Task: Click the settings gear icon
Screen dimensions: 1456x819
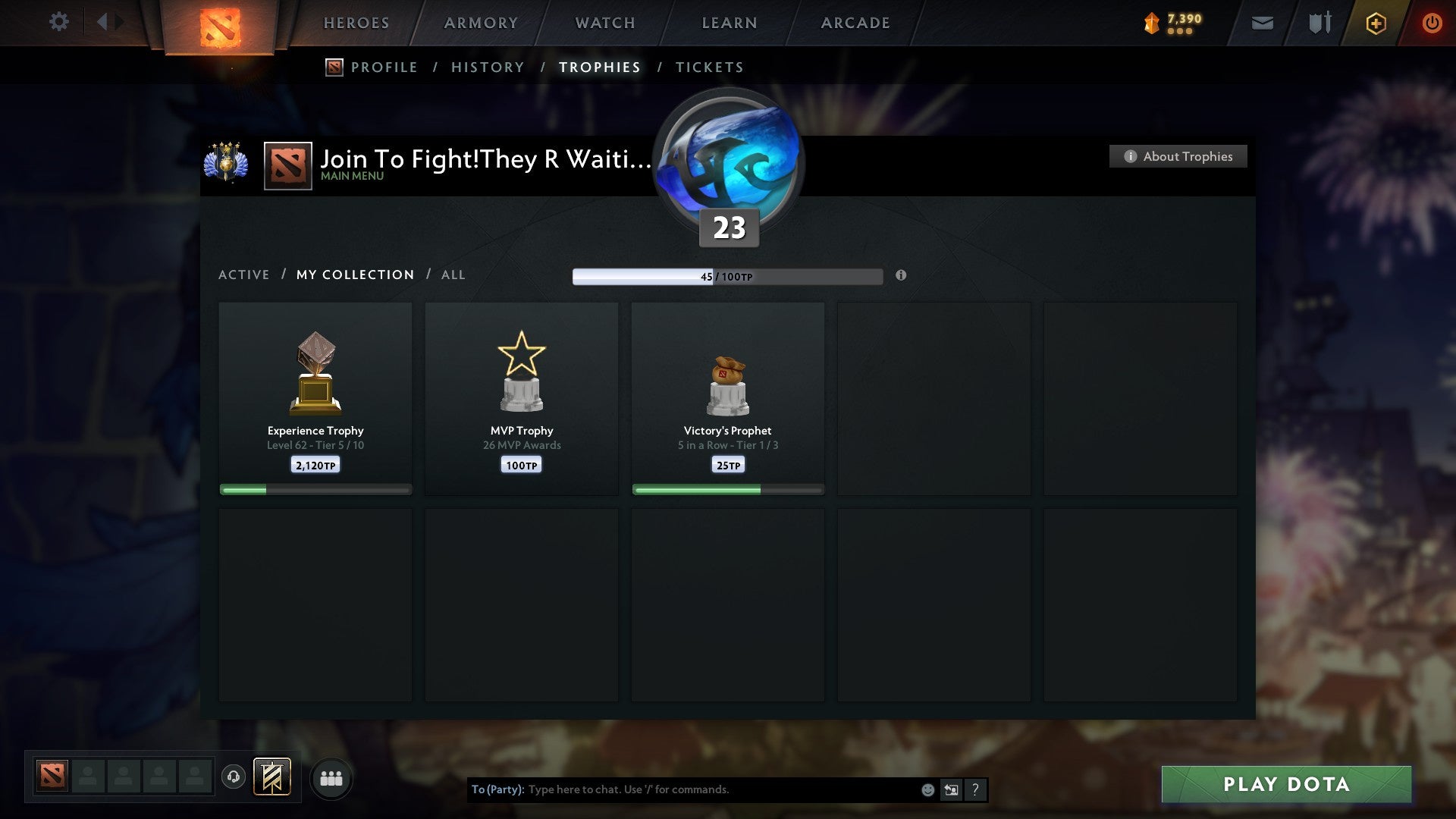Action: tap(58, 22)
